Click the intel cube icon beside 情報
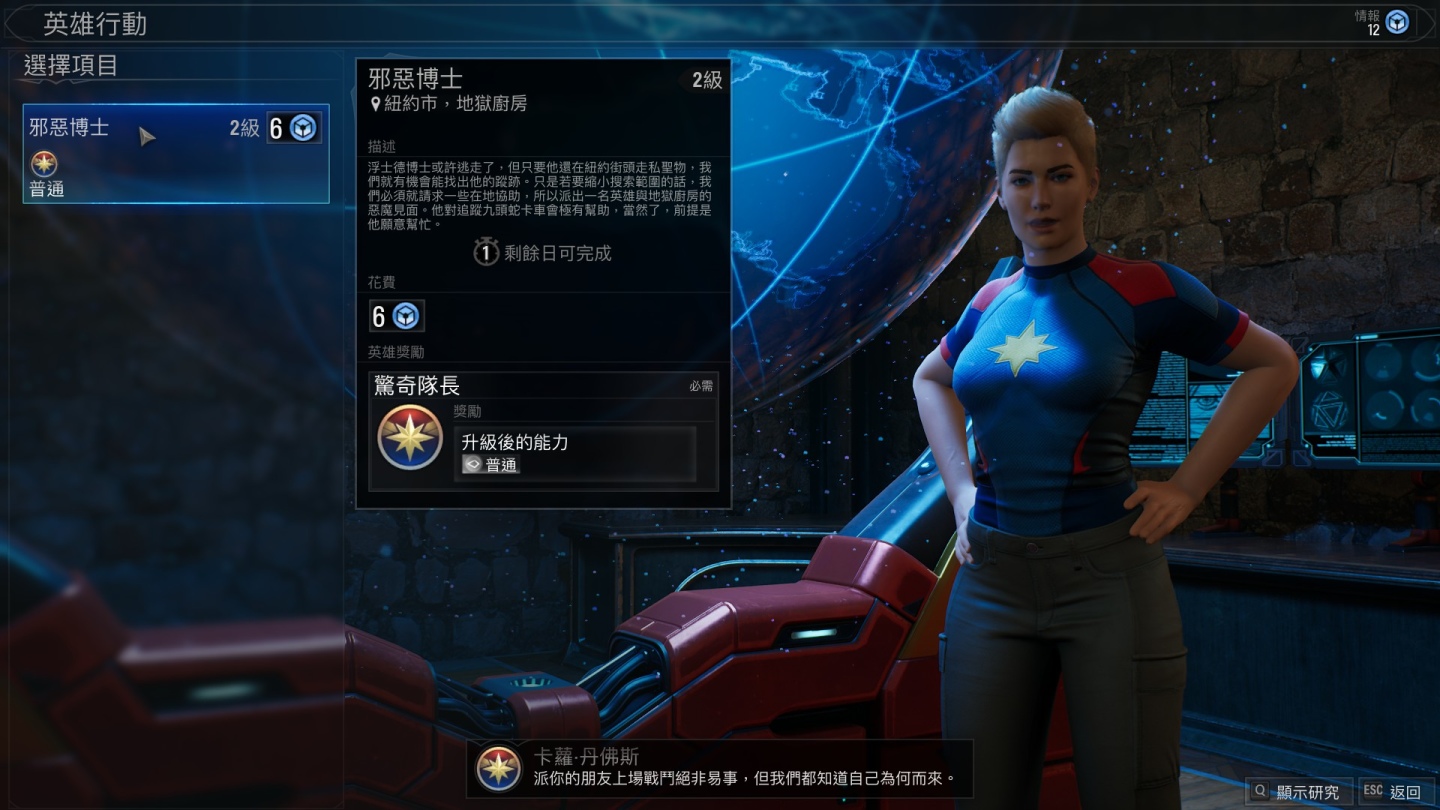The width and height of the screenshot is (1440, 810). pyautogui.click(x=1397, y=22)
